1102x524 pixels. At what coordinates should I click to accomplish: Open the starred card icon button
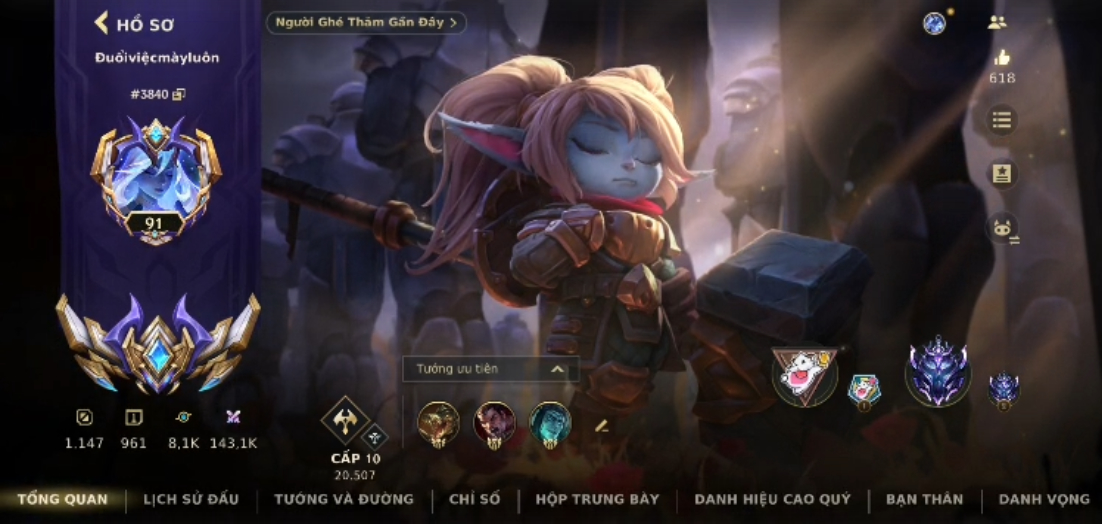1001,174
